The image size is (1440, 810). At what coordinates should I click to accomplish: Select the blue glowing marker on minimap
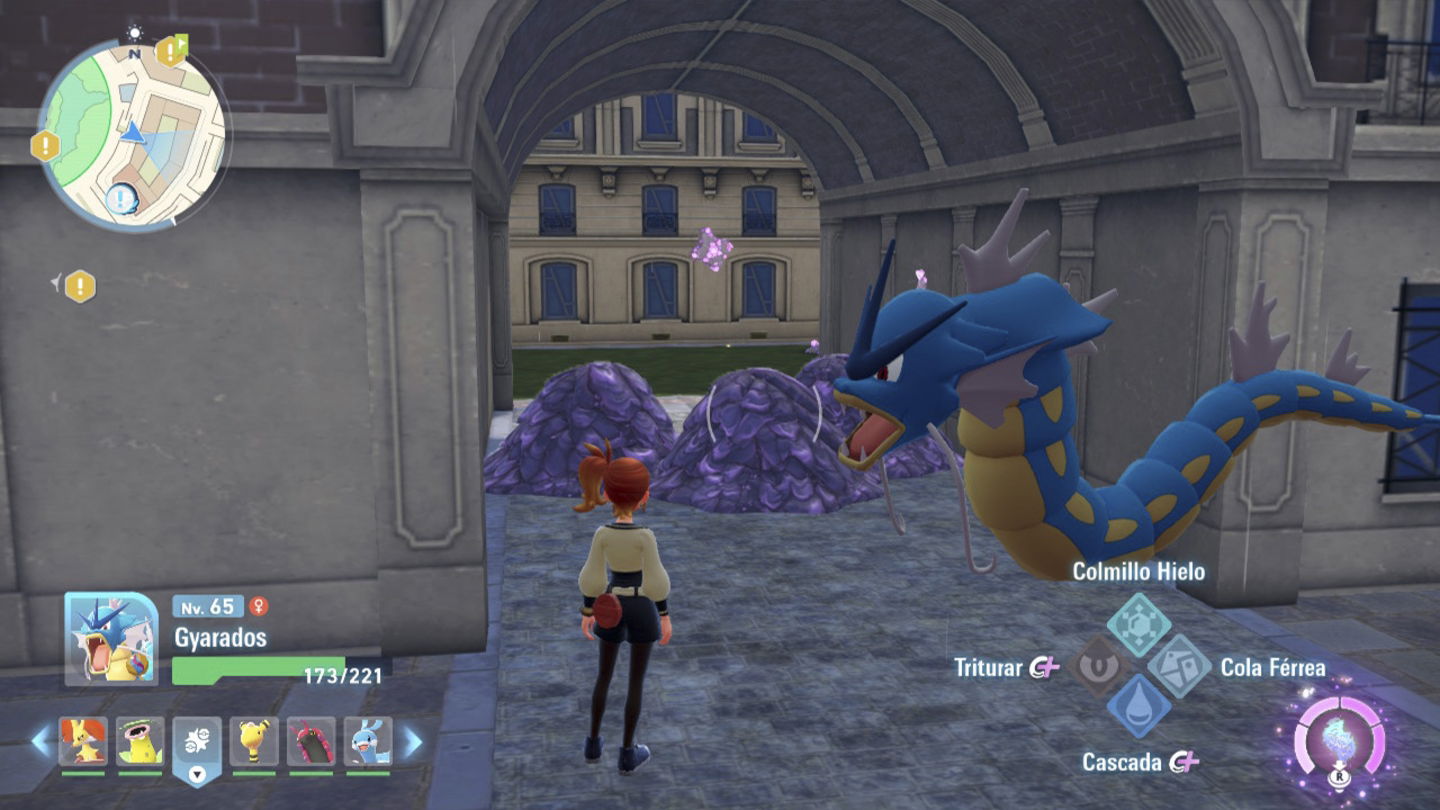coord(122,198)
